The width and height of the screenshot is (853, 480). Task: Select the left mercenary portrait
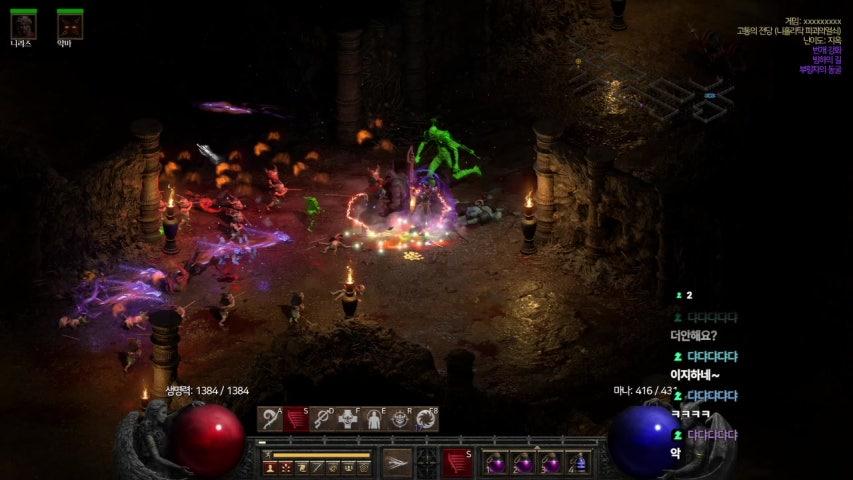click(x=23, y=24)
